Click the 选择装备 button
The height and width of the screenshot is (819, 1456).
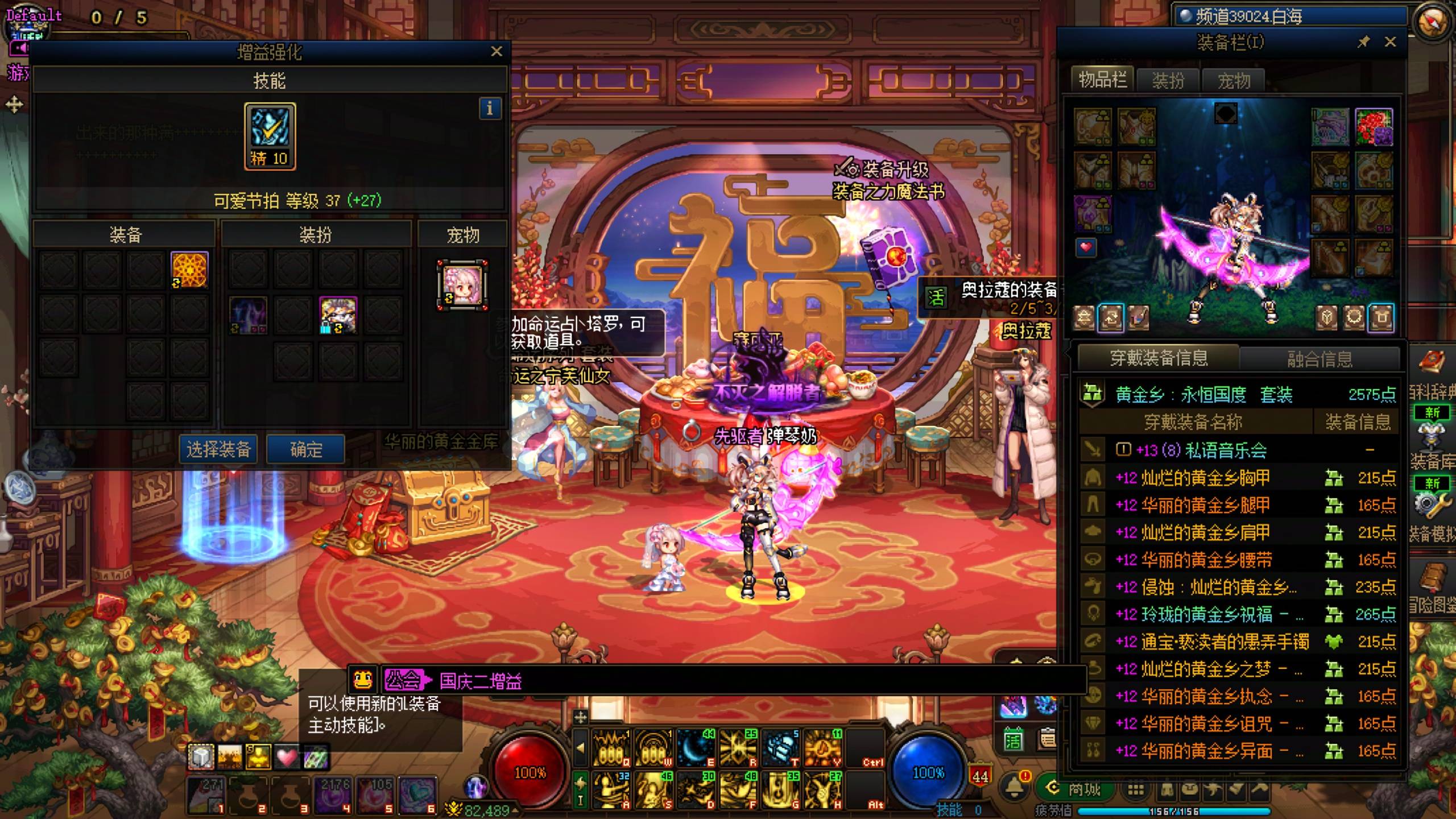pos(219,450)
